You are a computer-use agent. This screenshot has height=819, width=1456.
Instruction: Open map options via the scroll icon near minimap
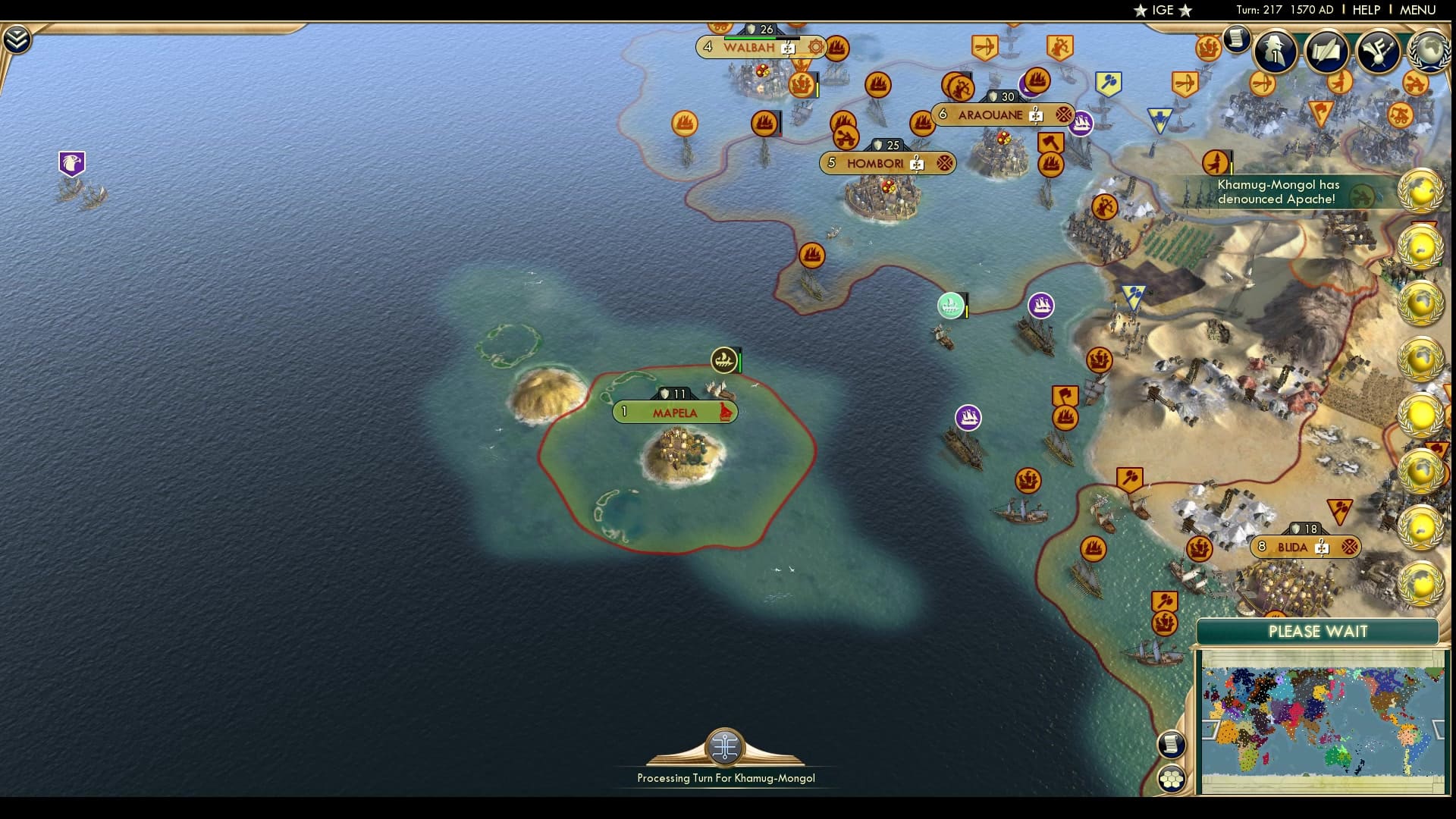pos(1171,744)
